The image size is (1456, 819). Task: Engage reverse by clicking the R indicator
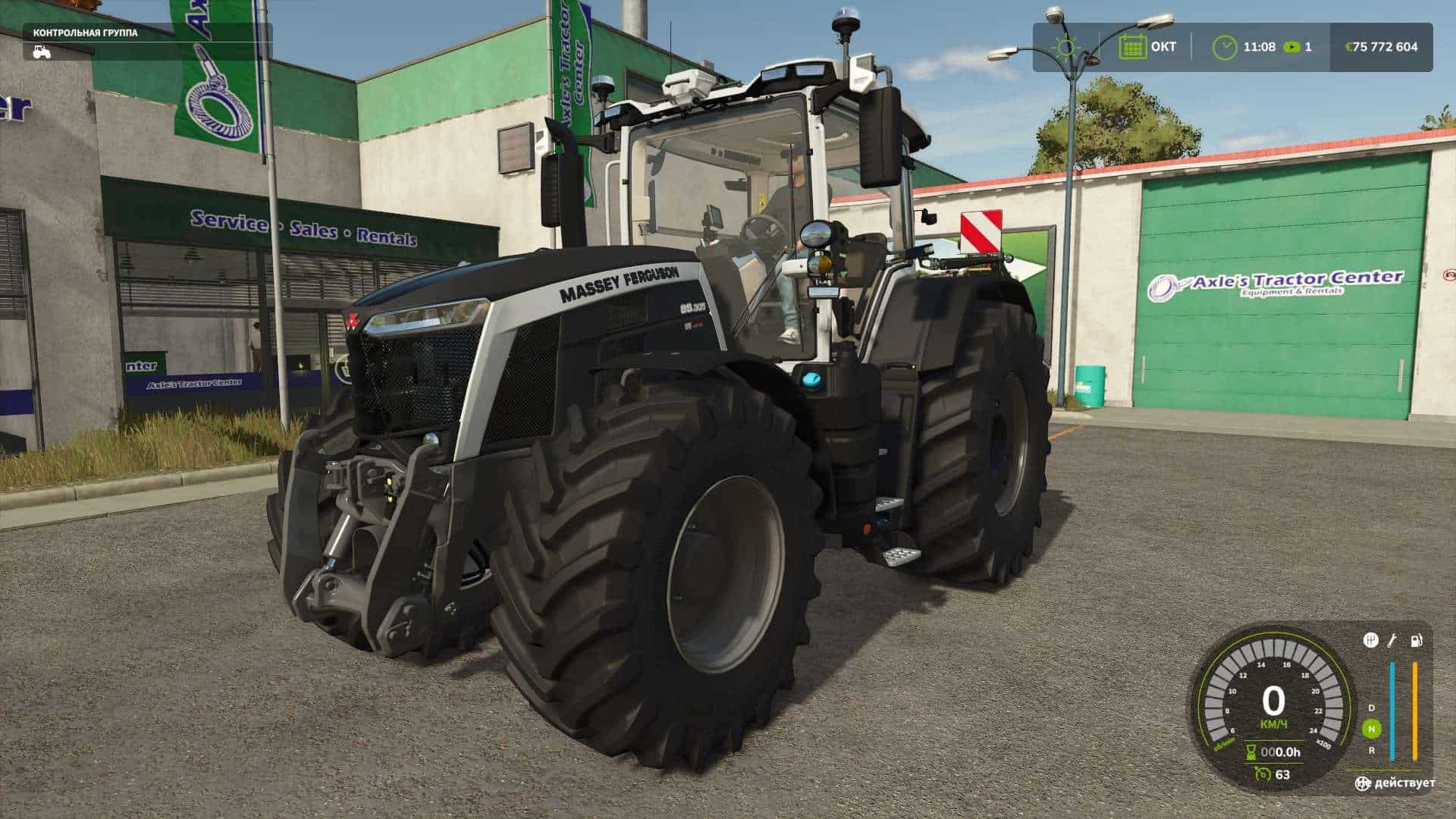click(1372, 752)
